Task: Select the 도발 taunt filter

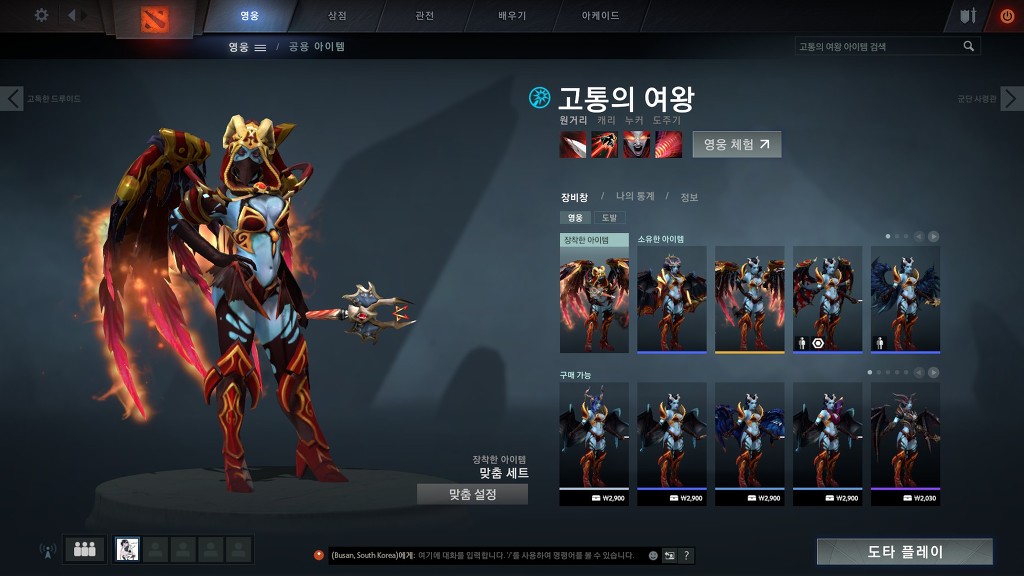Action: [x=608, y=217]
